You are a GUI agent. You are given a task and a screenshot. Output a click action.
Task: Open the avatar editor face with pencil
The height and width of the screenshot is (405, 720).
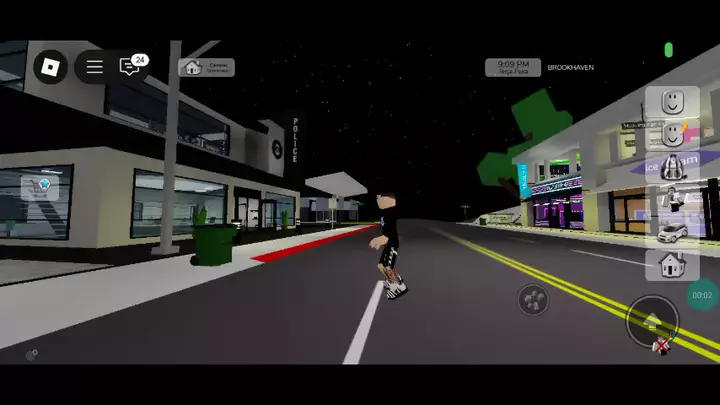(x=671, y=133)
